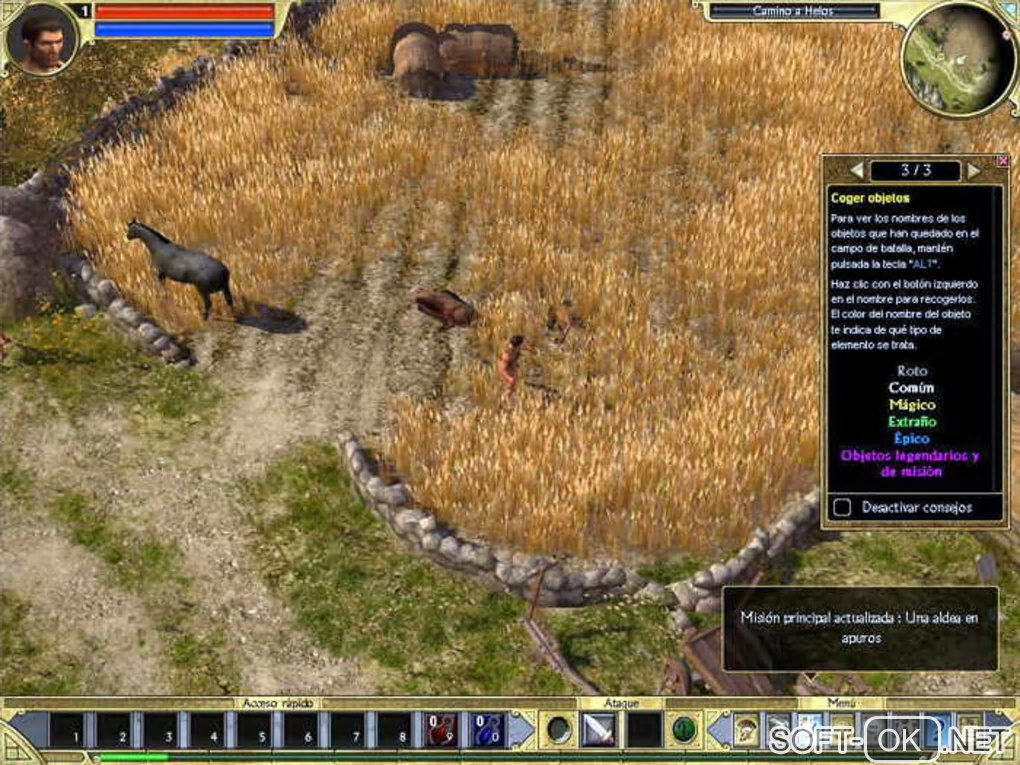Use the blue mana potion slot
Viewport: 1020px width, 765px height.
pyautogui.click(x=488, y=731)
